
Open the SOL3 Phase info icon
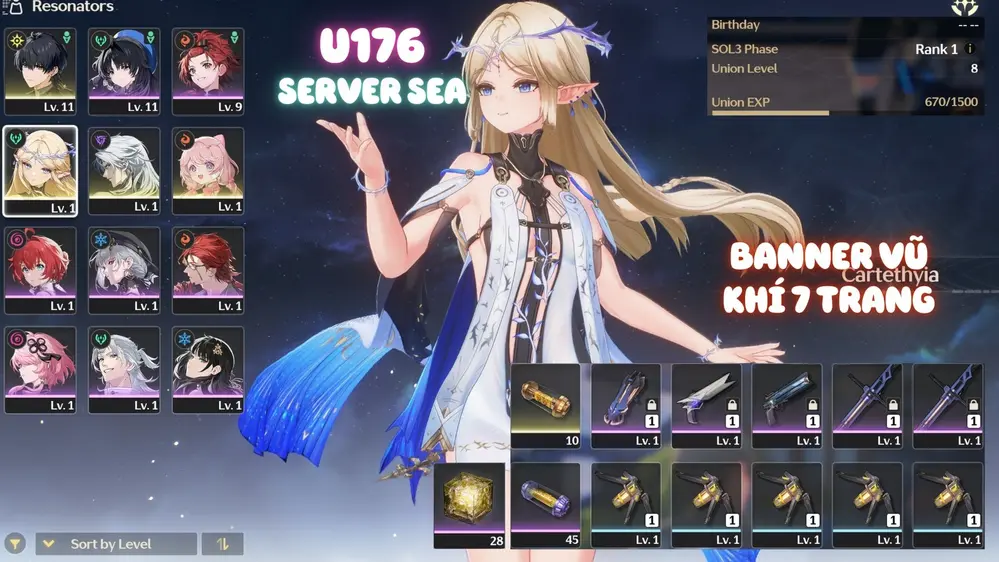tap(969, 49)
